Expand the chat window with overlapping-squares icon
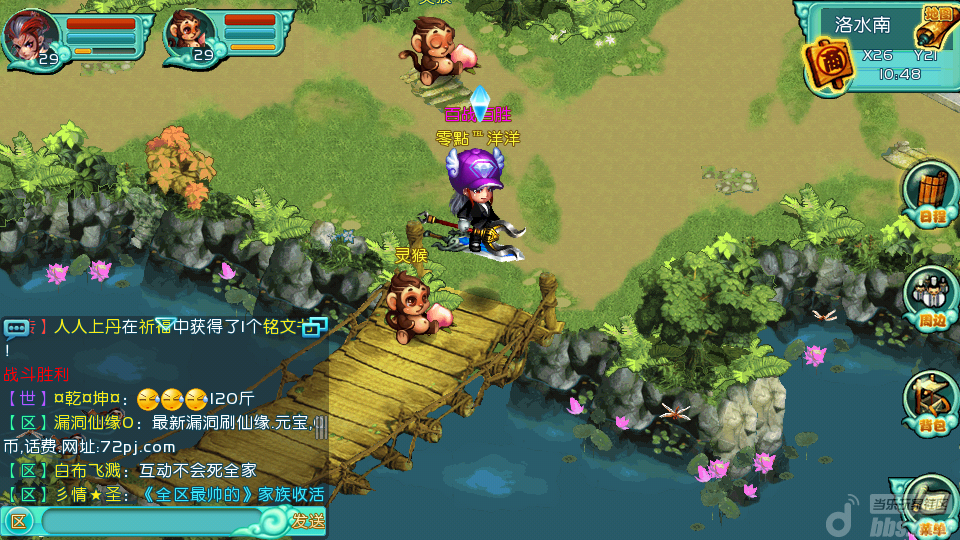The height and width of the screenshot is (540, 960). point(316,326)
